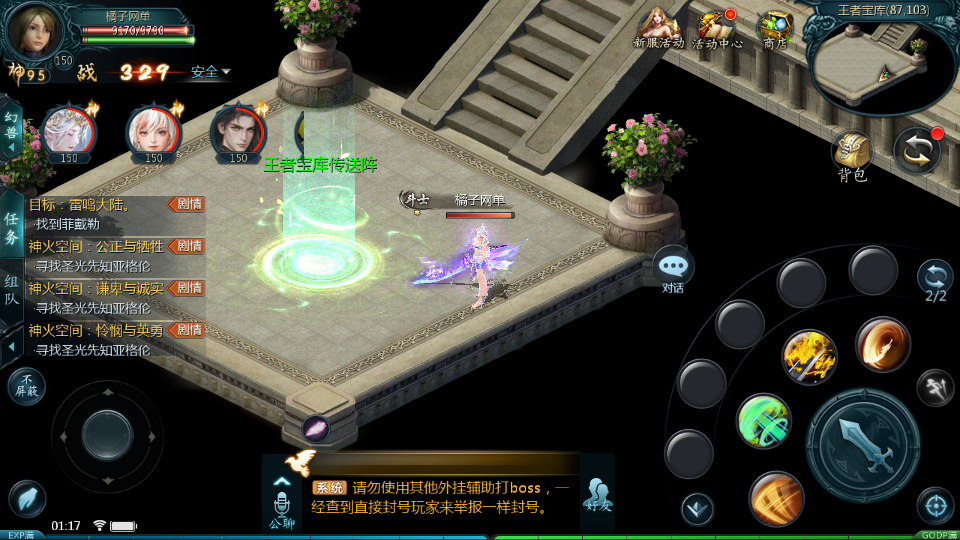This screenshot has height=540, width=960.
Task: Activate the golden lightning blade skill
Action: 809,357
